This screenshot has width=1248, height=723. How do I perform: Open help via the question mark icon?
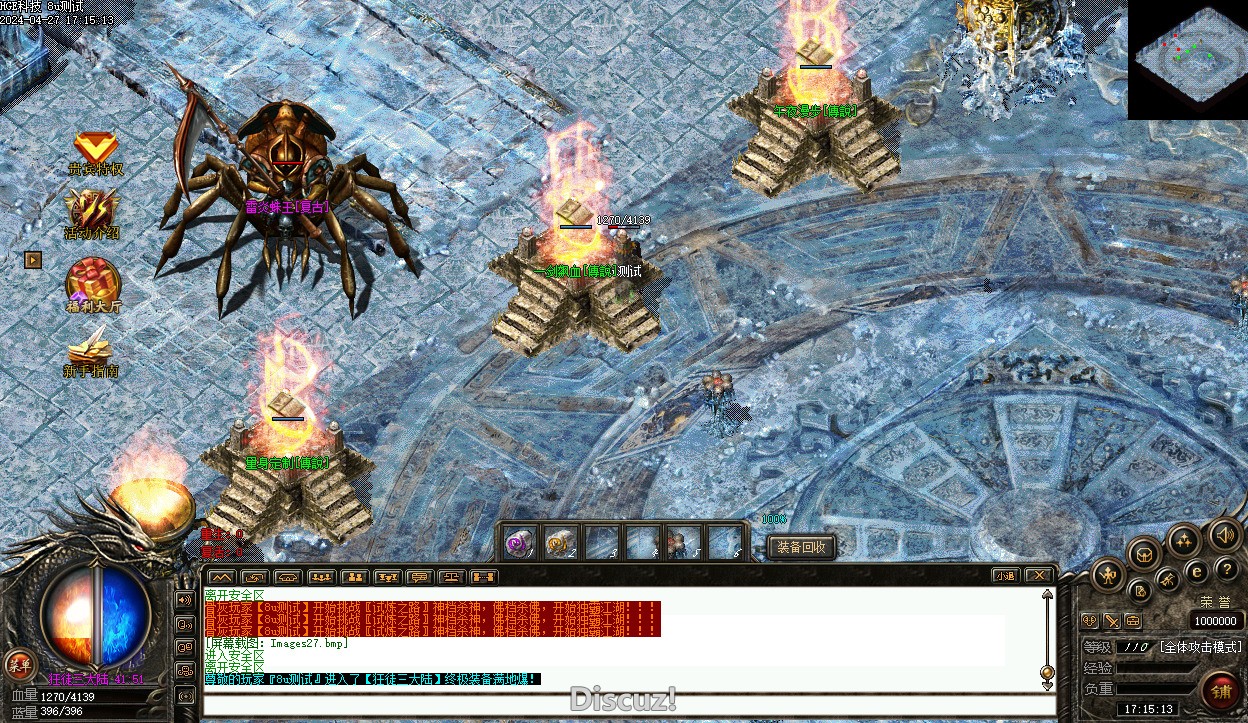[x=1227, y=569]
